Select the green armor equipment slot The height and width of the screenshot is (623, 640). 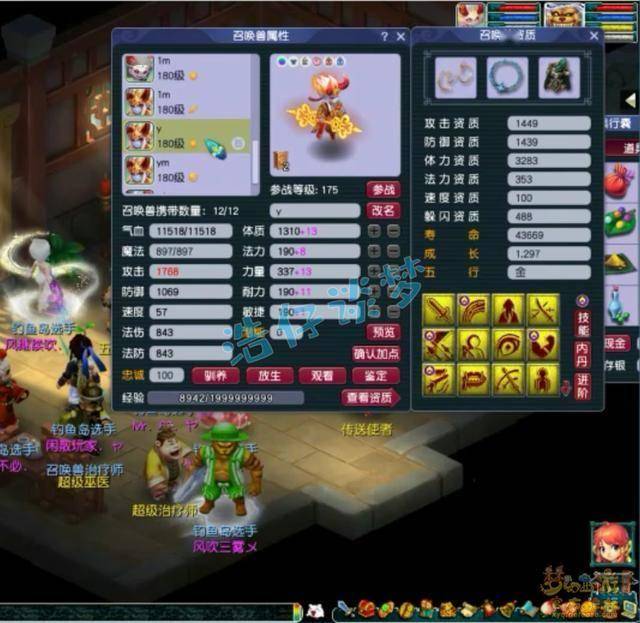tap(559, 78)
